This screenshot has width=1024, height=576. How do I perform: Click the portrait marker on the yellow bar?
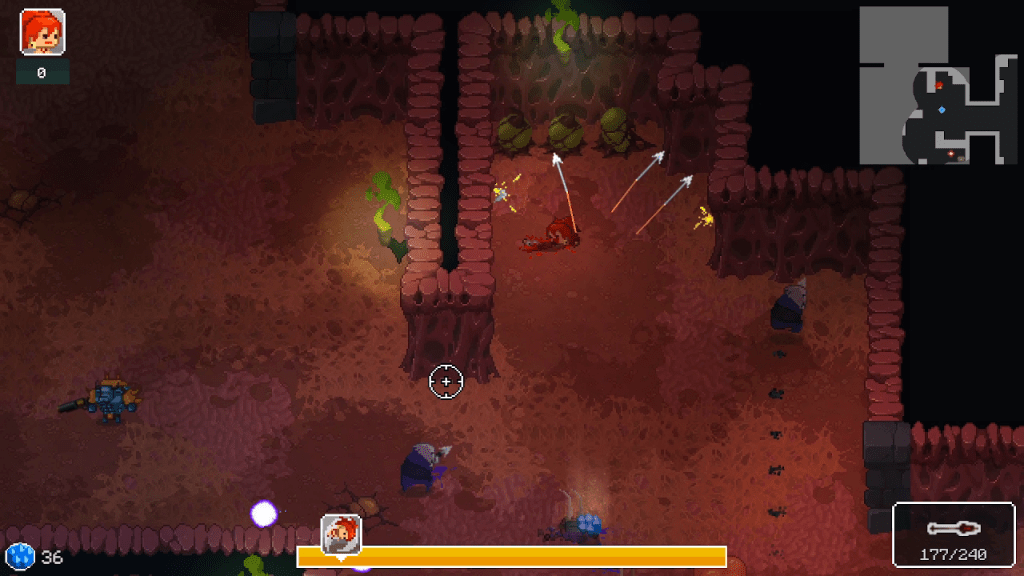point(340,533)
